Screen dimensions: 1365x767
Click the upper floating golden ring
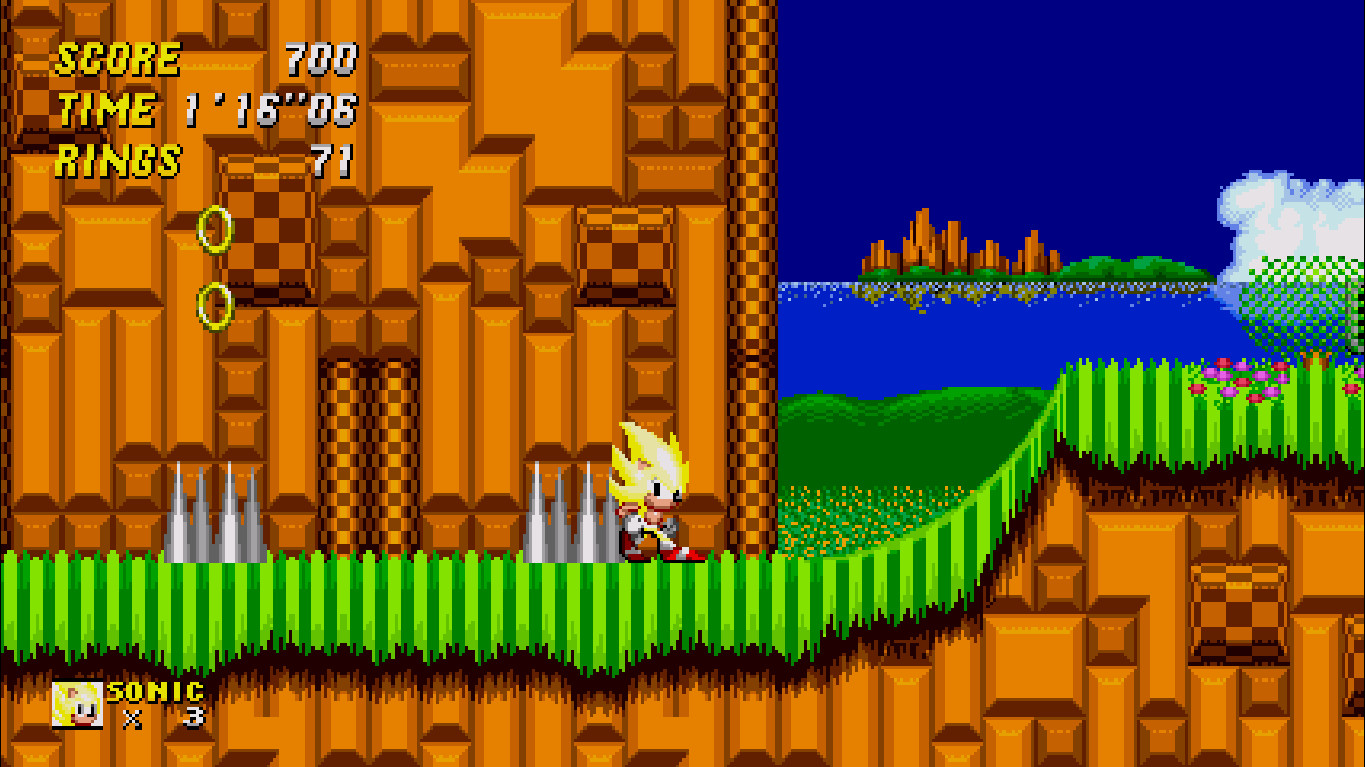(x=215, y=230)
